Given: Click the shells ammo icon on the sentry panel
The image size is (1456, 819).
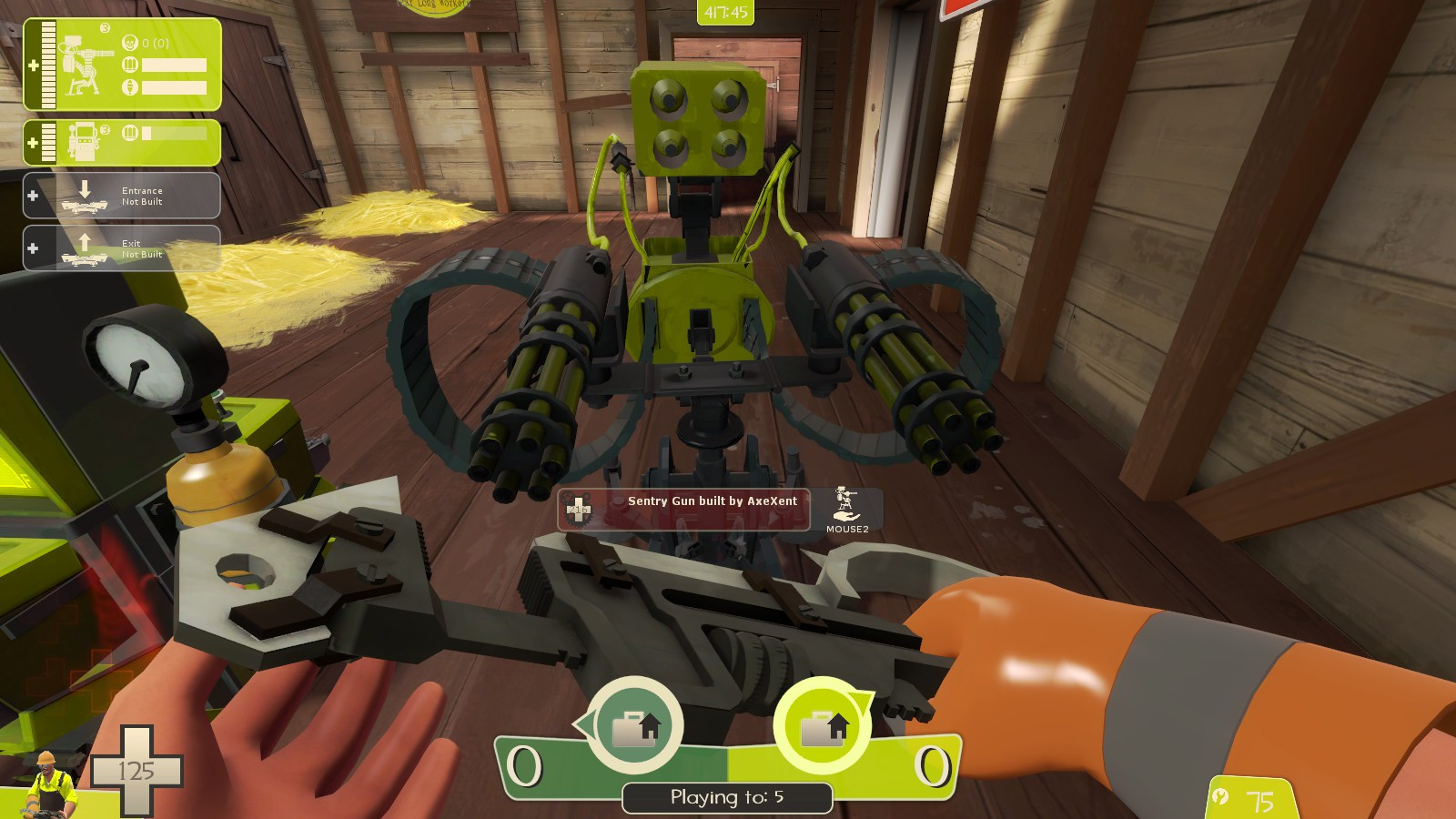Looking at the screenshot, I should pyautogui.click(x=130, y=64).
